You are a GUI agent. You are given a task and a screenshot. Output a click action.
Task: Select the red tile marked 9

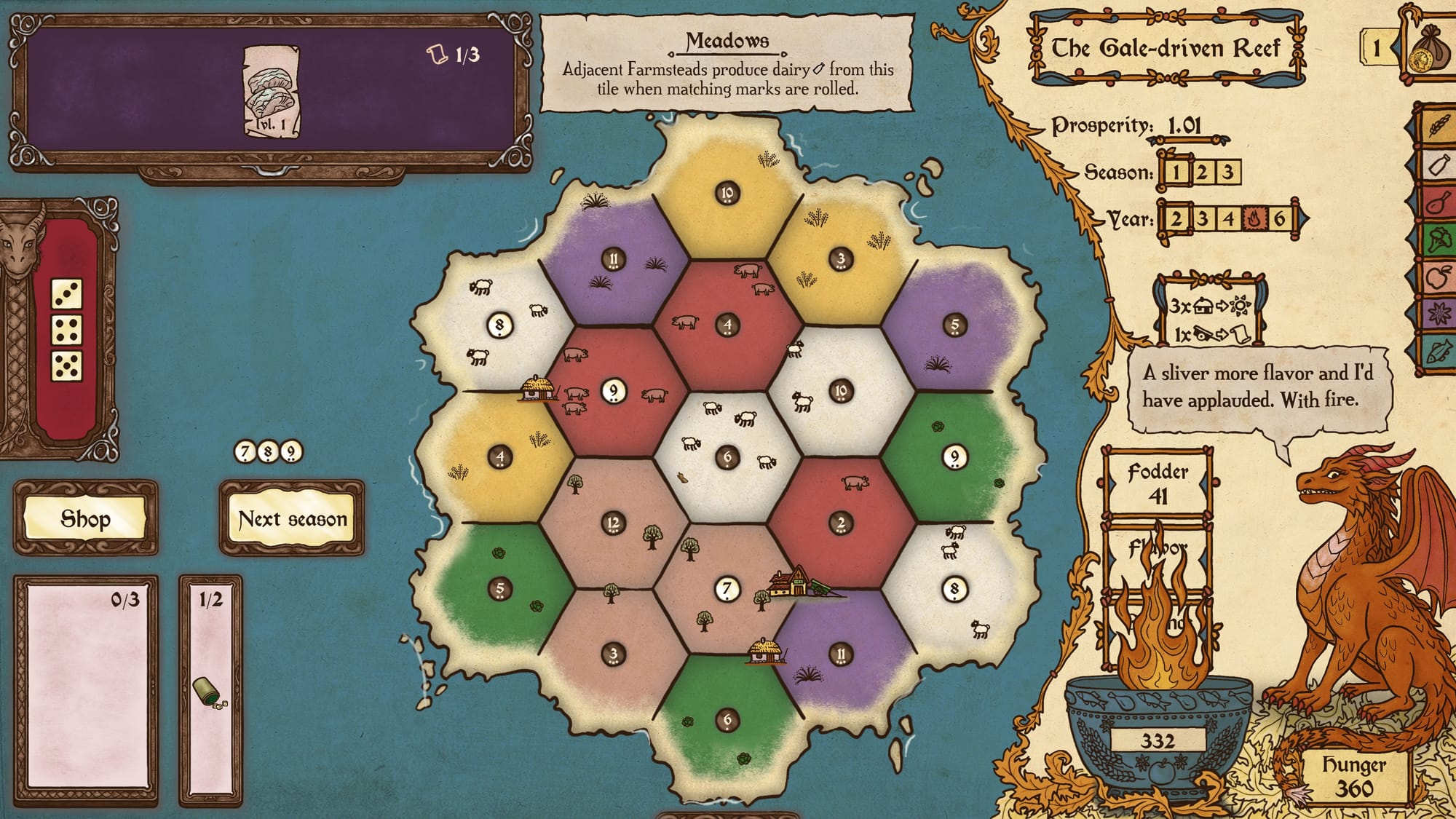614,391
